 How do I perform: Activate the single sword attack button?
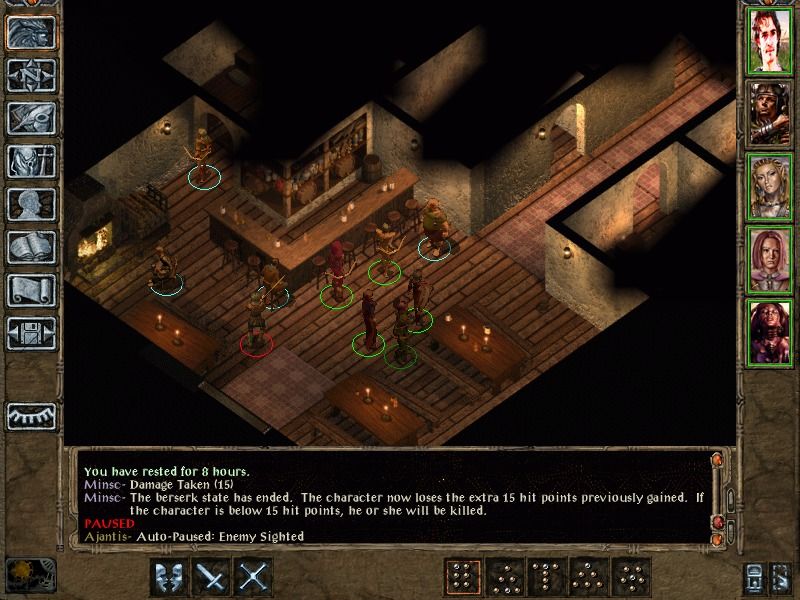click(212, 577)
